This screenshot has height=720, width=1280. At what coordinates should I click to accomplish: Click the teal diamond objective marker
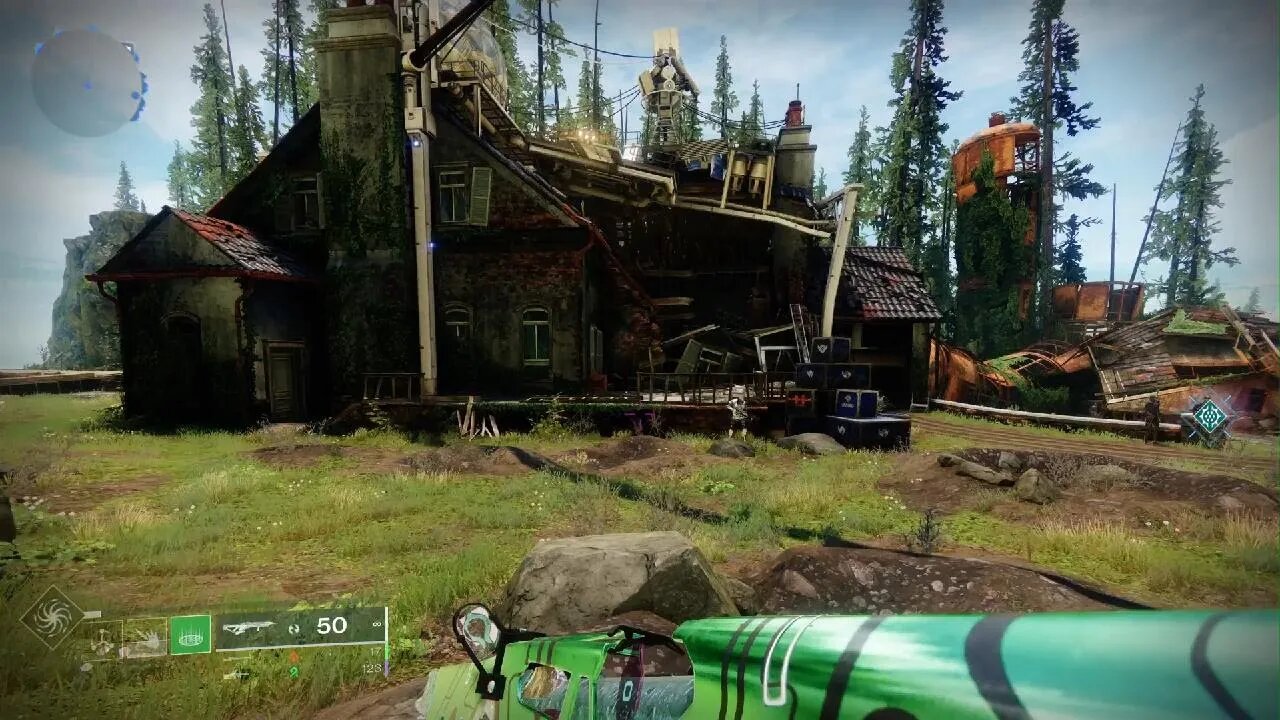point(1209,416)
